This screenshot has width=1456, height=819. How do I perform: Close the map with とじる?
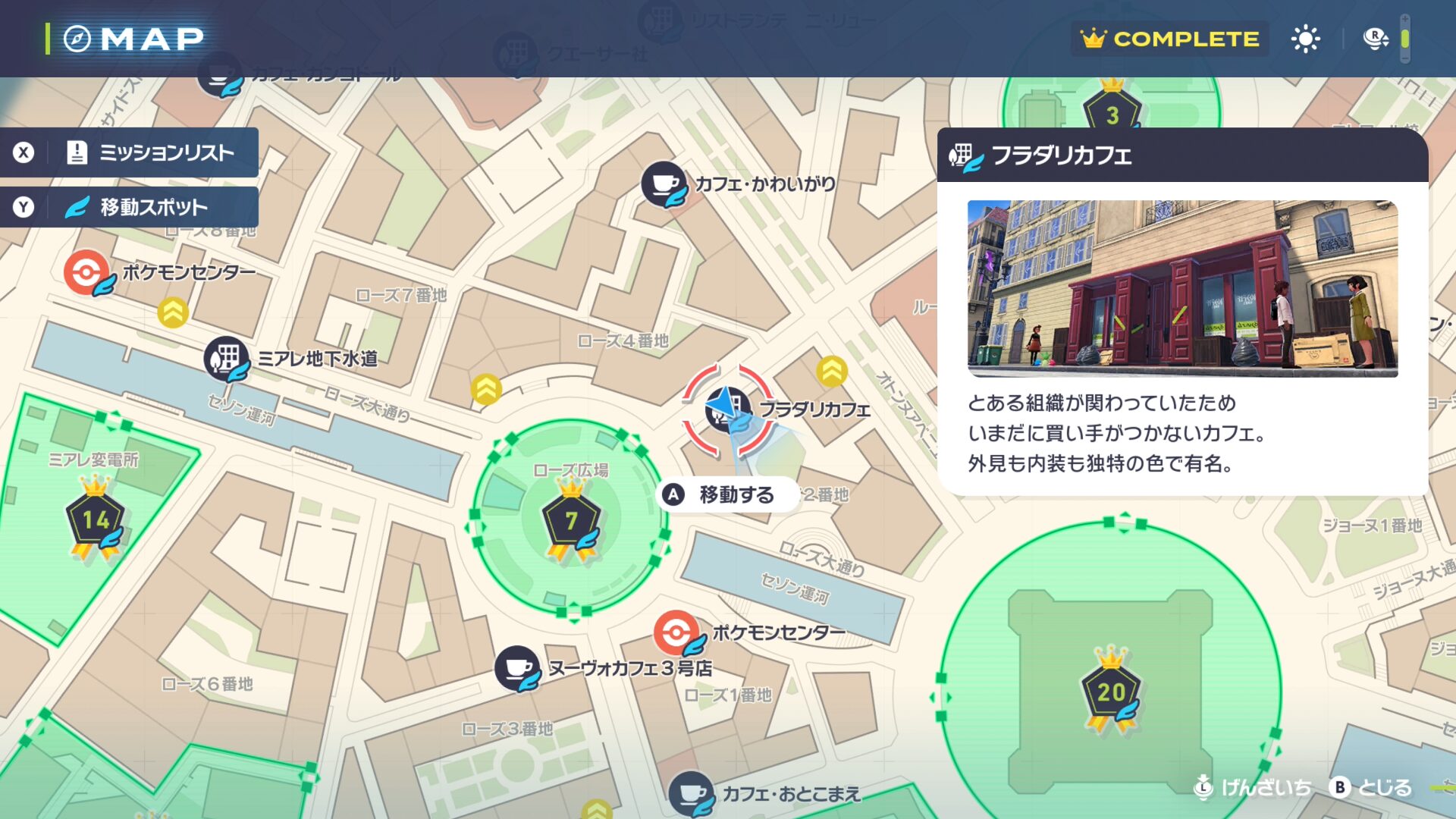coord(1371,788)
